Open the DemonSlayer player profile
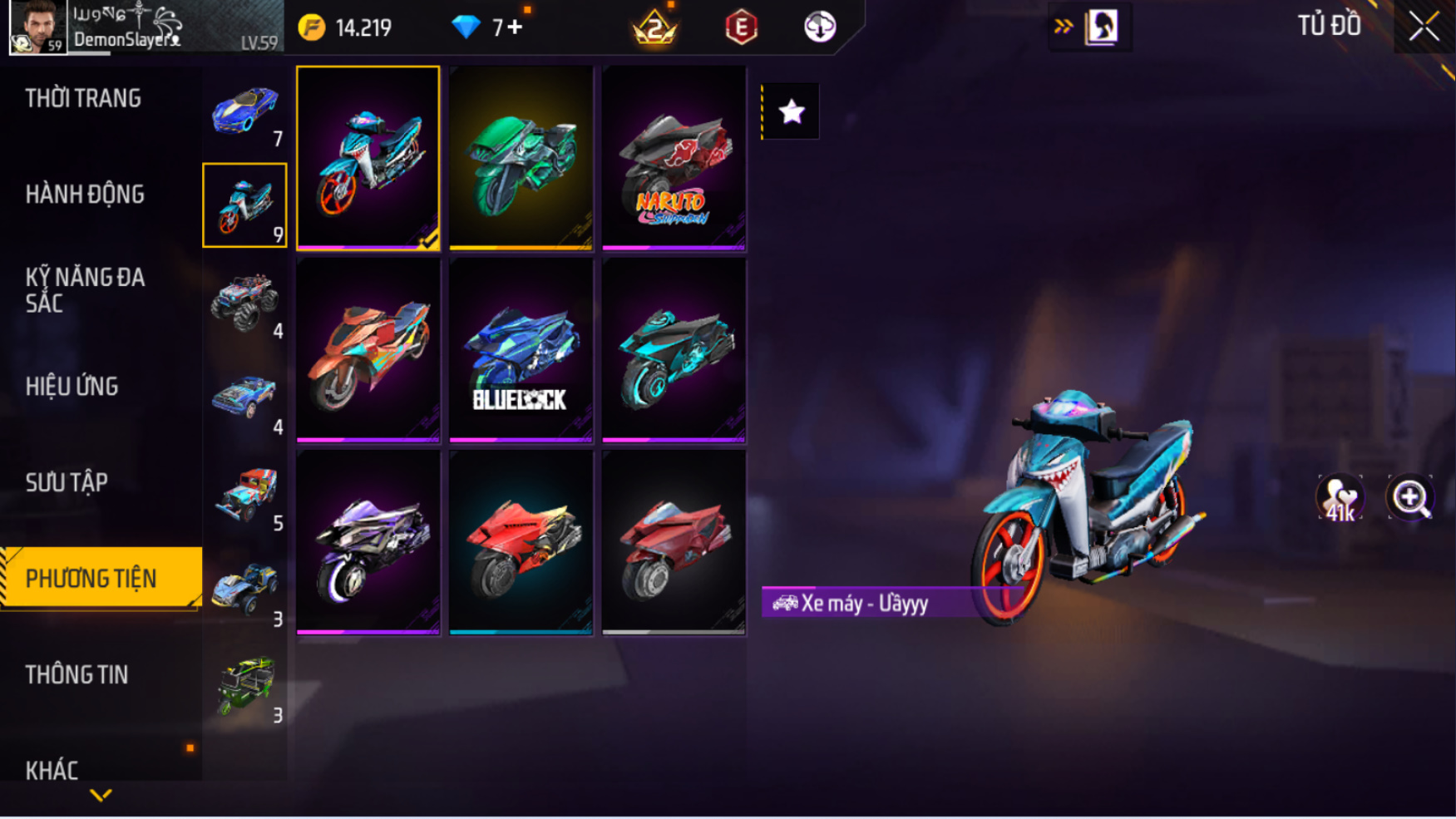 point(38,27)
